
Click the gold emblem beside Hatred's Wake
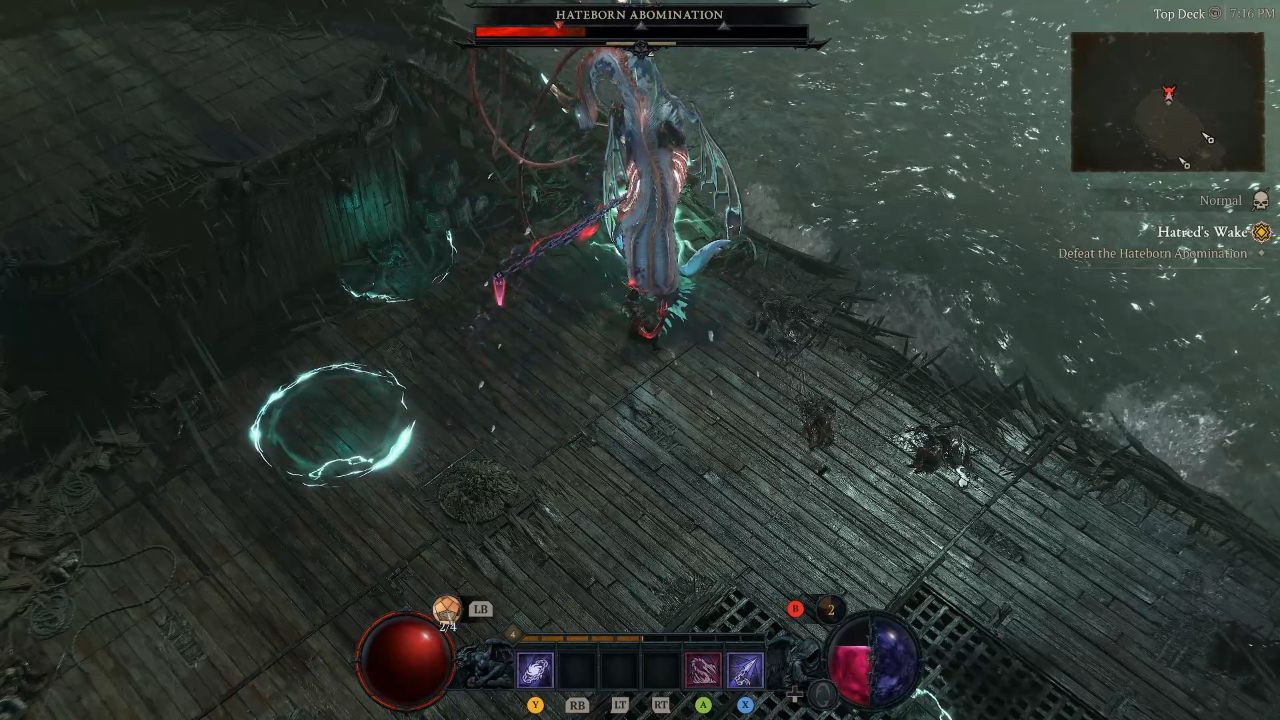coord(1261,232)
